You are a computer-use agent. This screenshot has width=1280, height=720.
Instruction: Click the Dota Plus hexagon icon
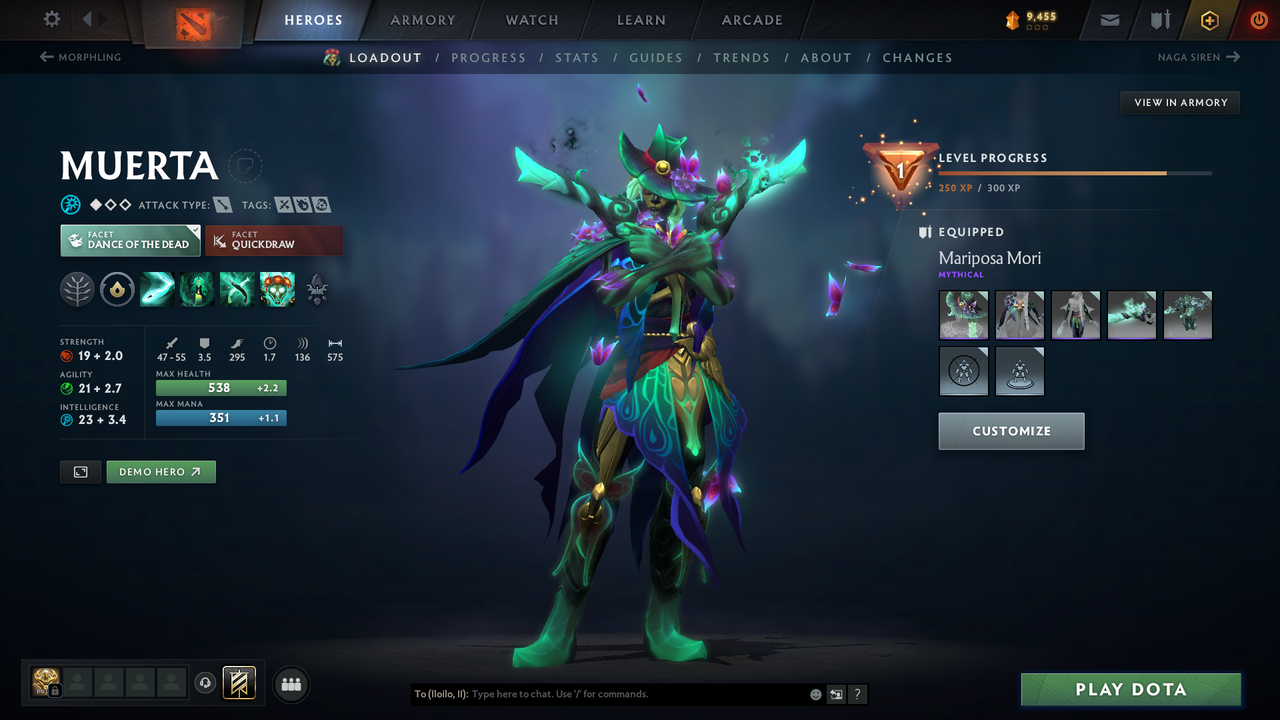1209,20
